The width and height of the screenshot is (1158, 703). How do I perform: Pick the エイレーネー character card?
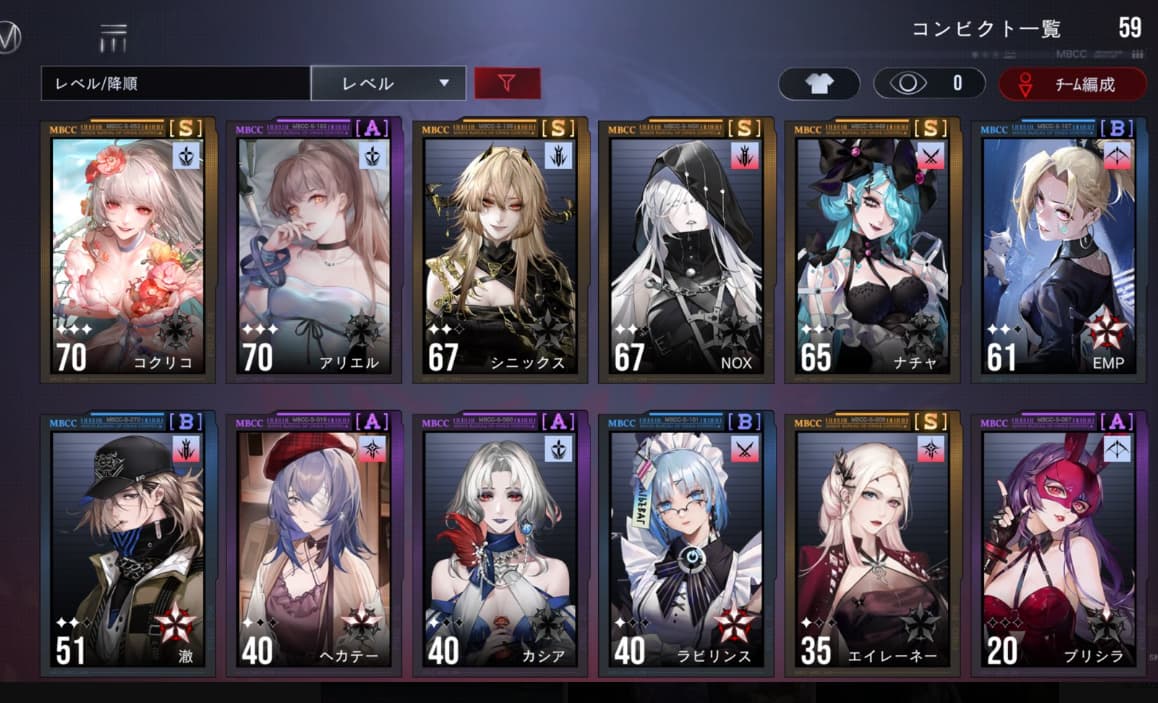pyautogui.click(x=872, y=545)
